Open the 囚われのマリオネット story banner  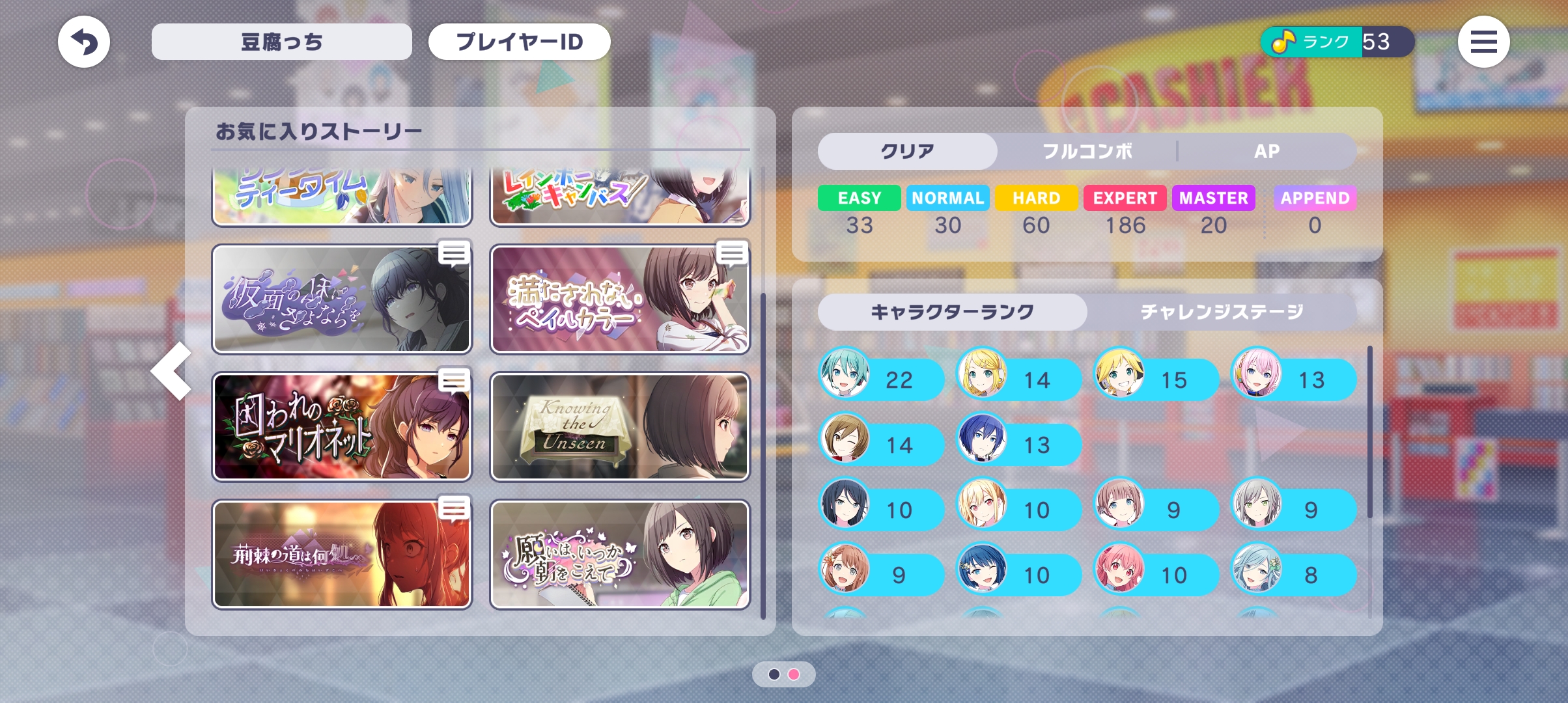pyautogui.click(x=342, y=427)
